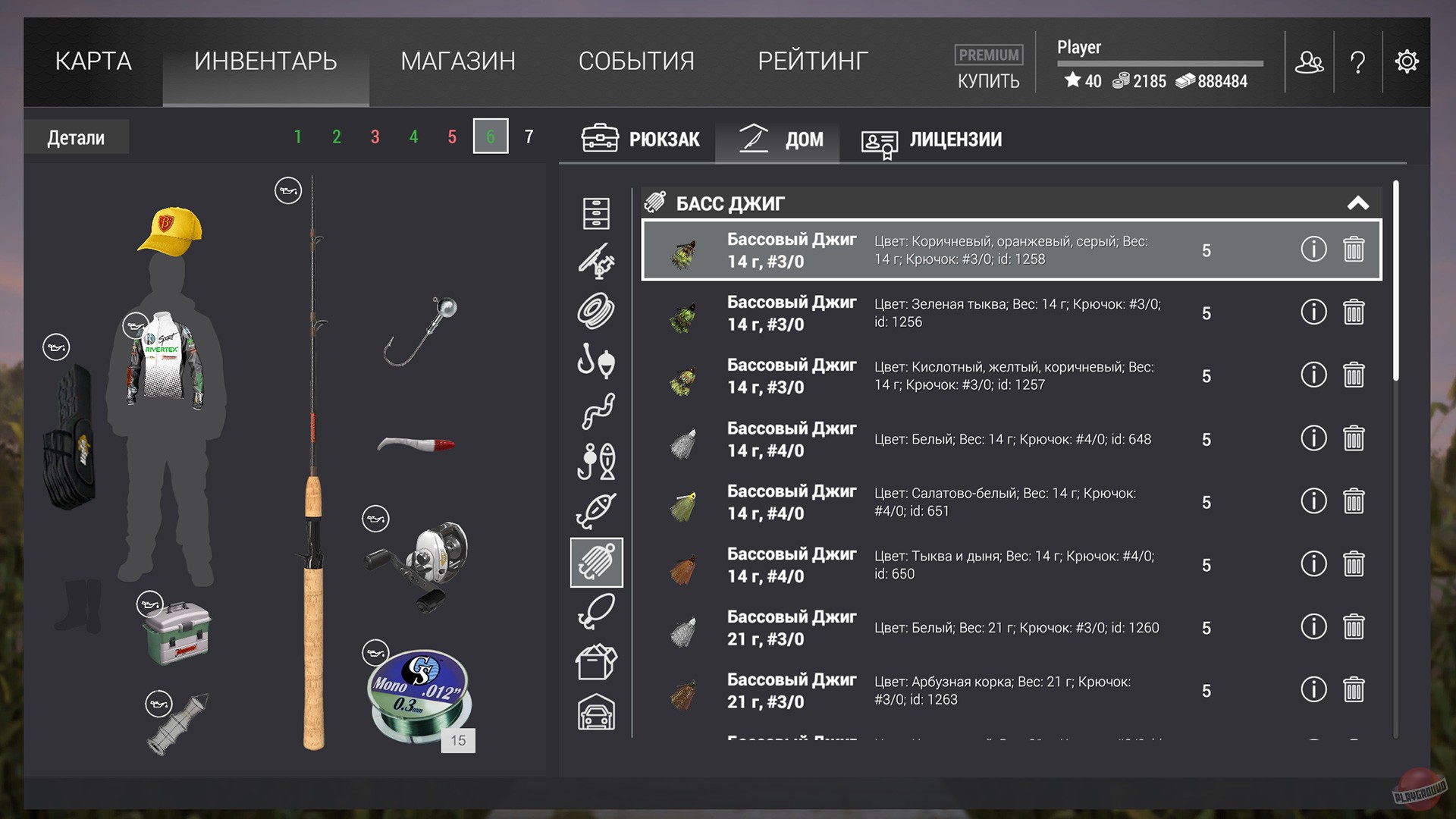Switch to the СОБЫТИЯ tab

pos(637,61)
